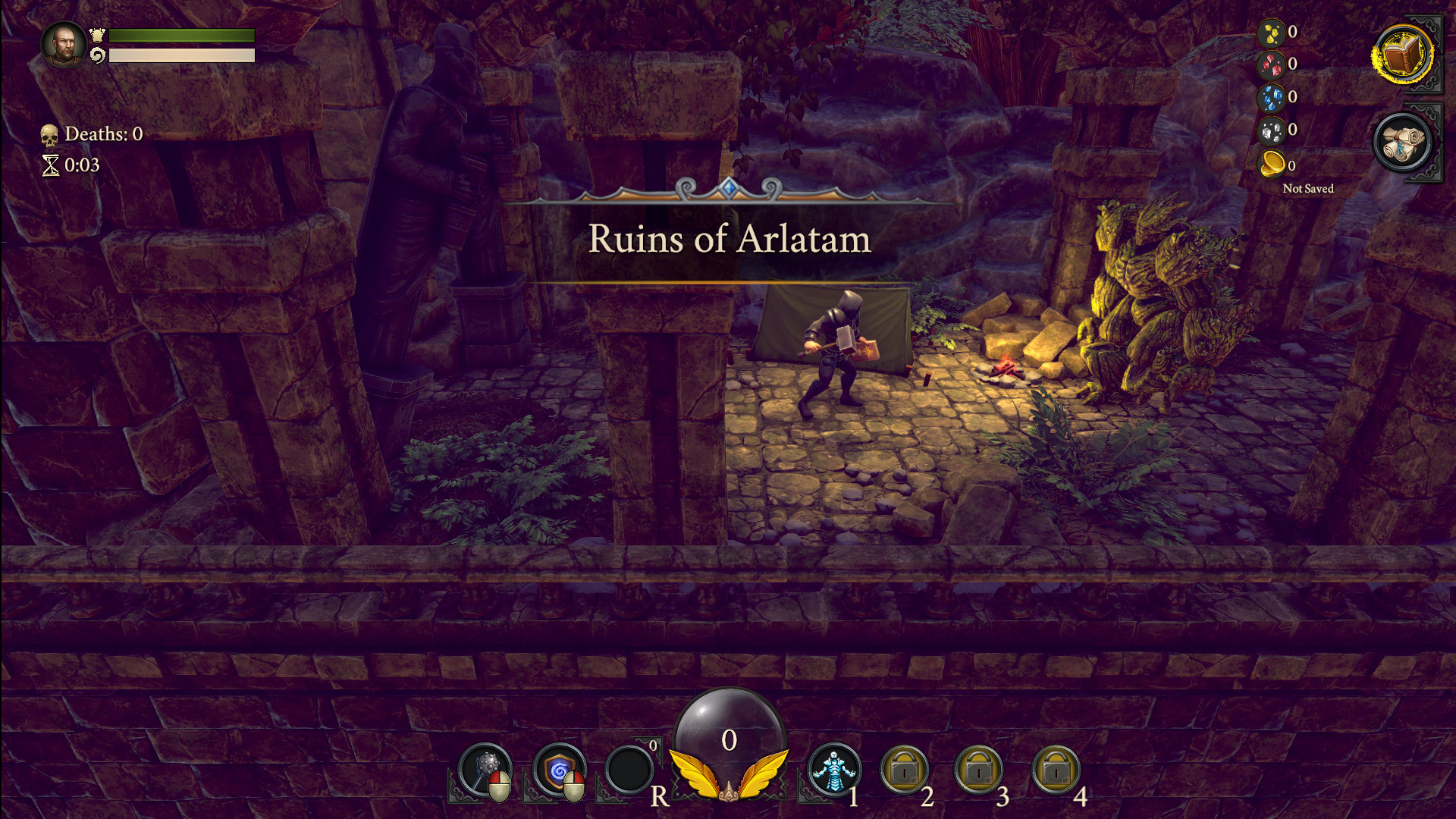Click the white gems resource counter
Image resolution: width=1456 pixels, height=819 pixels.
(1273, 130)
